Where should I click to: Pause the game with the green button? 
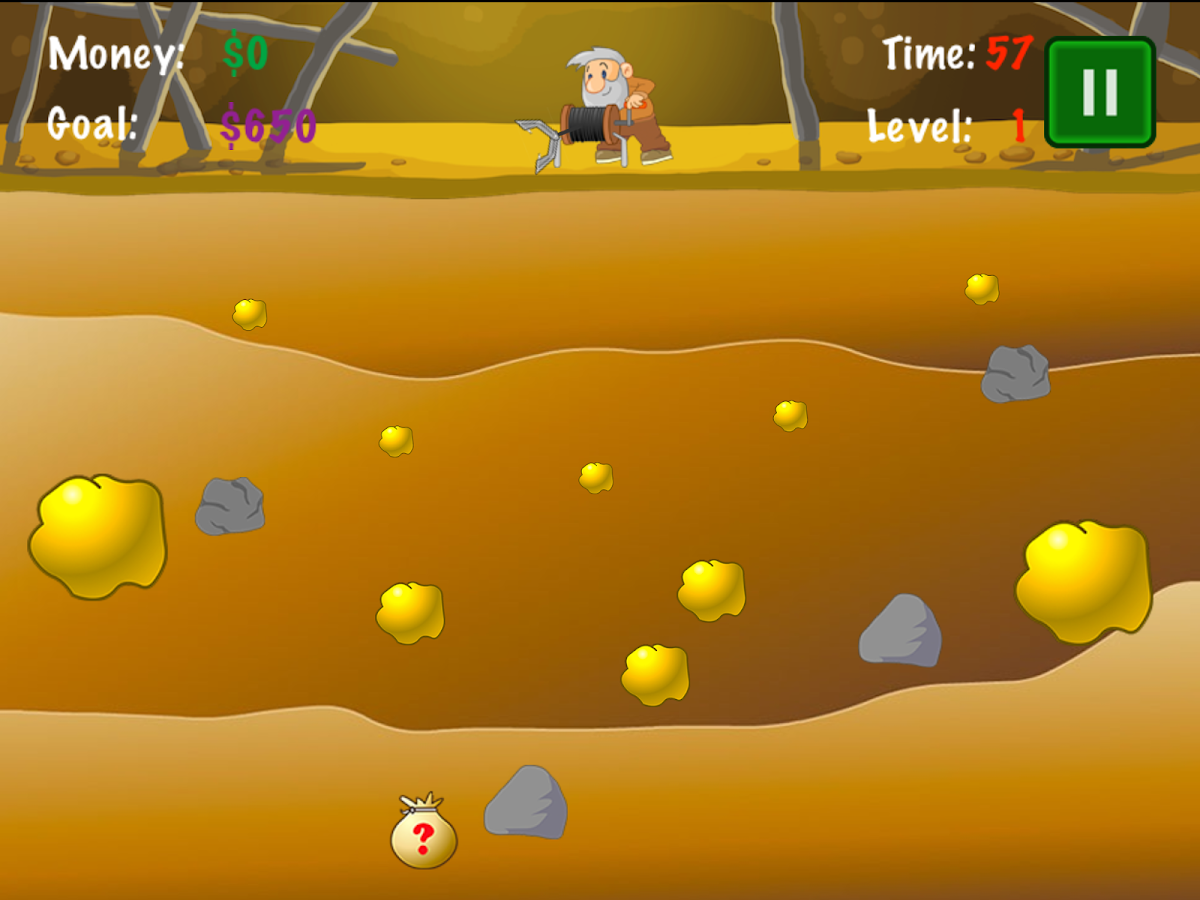pyautogui.click(x=1099, y=92)
